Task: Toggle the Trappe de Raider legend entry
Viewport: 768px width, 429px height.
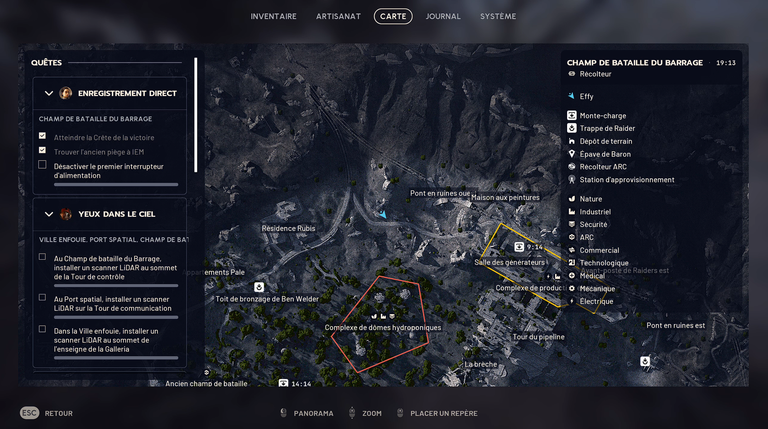Action: pos(607,128)
